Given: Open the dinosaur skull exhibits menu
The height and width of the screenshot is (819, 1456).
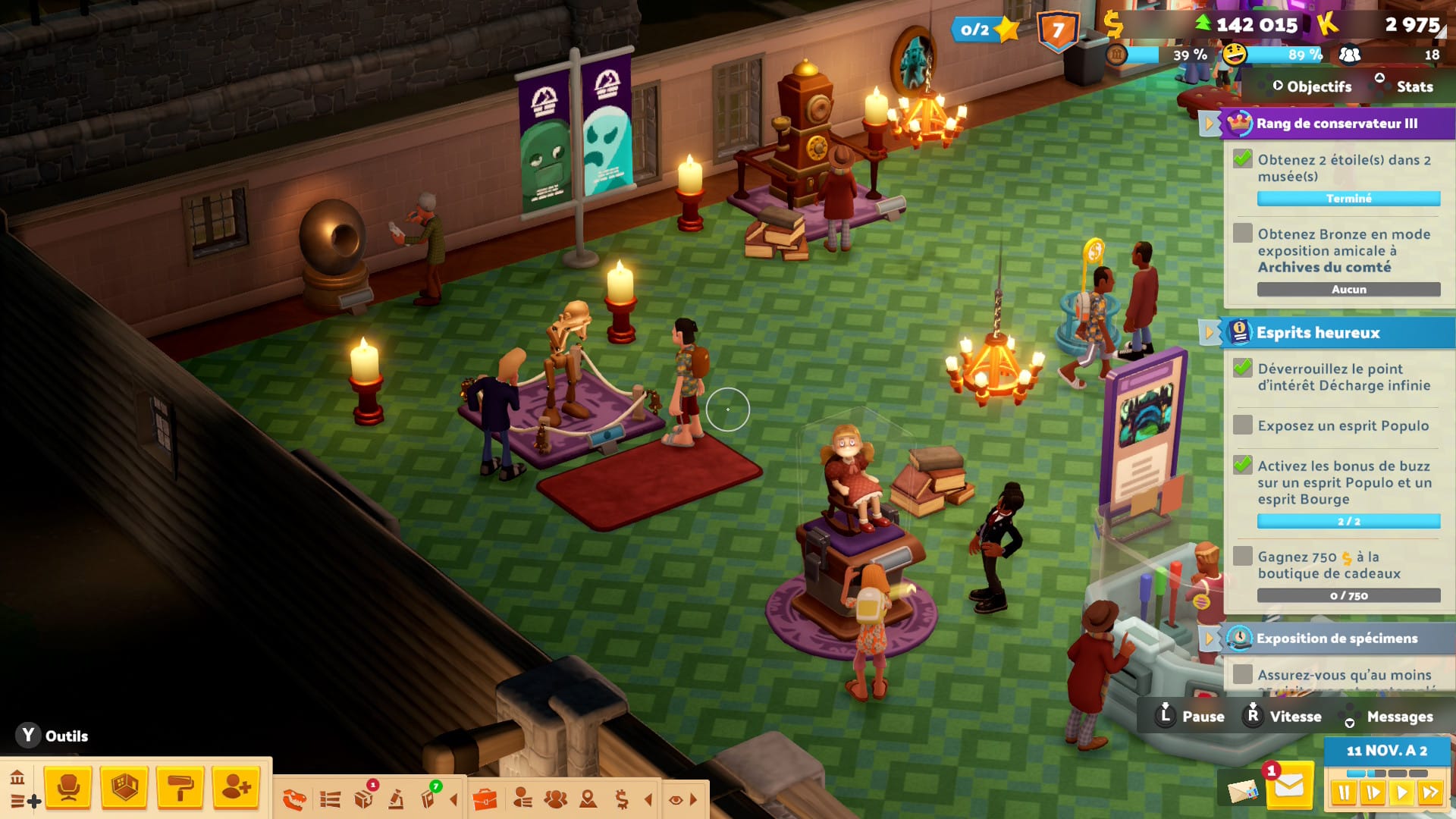Looking at the screenshot, I should pos(294,799).
